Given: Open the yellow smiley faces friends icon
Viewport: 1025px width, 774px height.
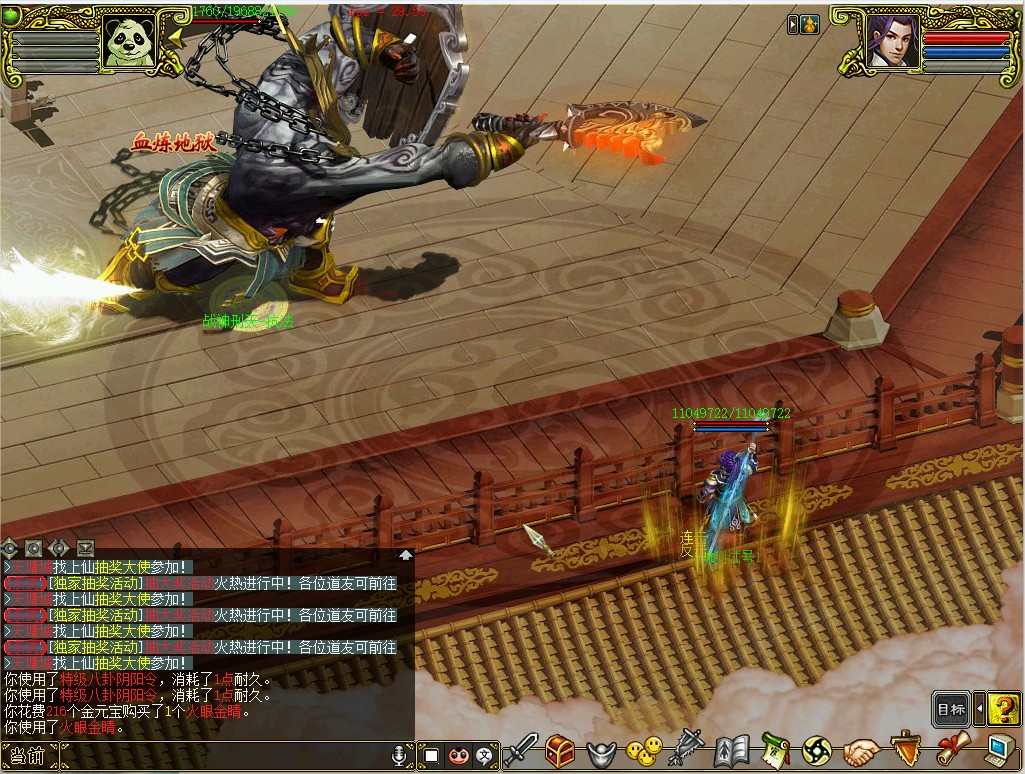Looking at the screenshot, I should point(644,750).
